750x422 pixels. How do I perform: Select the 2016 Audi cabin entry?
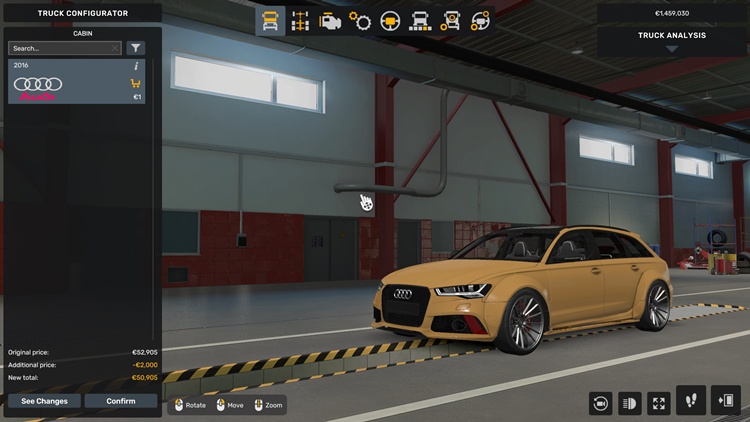70,84
